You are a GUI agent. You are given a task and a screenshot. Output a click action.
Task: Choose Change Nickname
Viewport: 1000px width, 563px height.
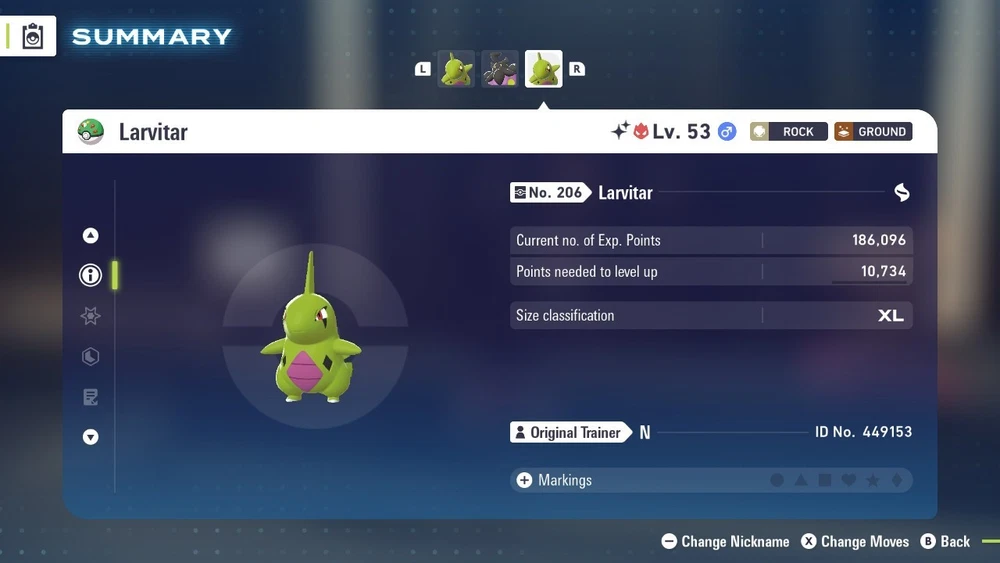726,542
